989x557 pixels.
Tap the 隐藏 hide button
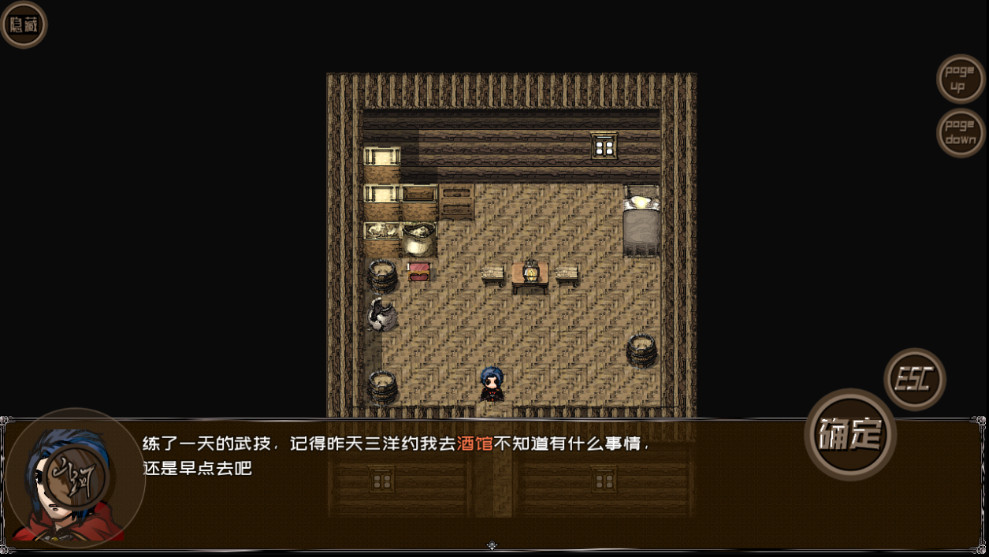point(23,25)
